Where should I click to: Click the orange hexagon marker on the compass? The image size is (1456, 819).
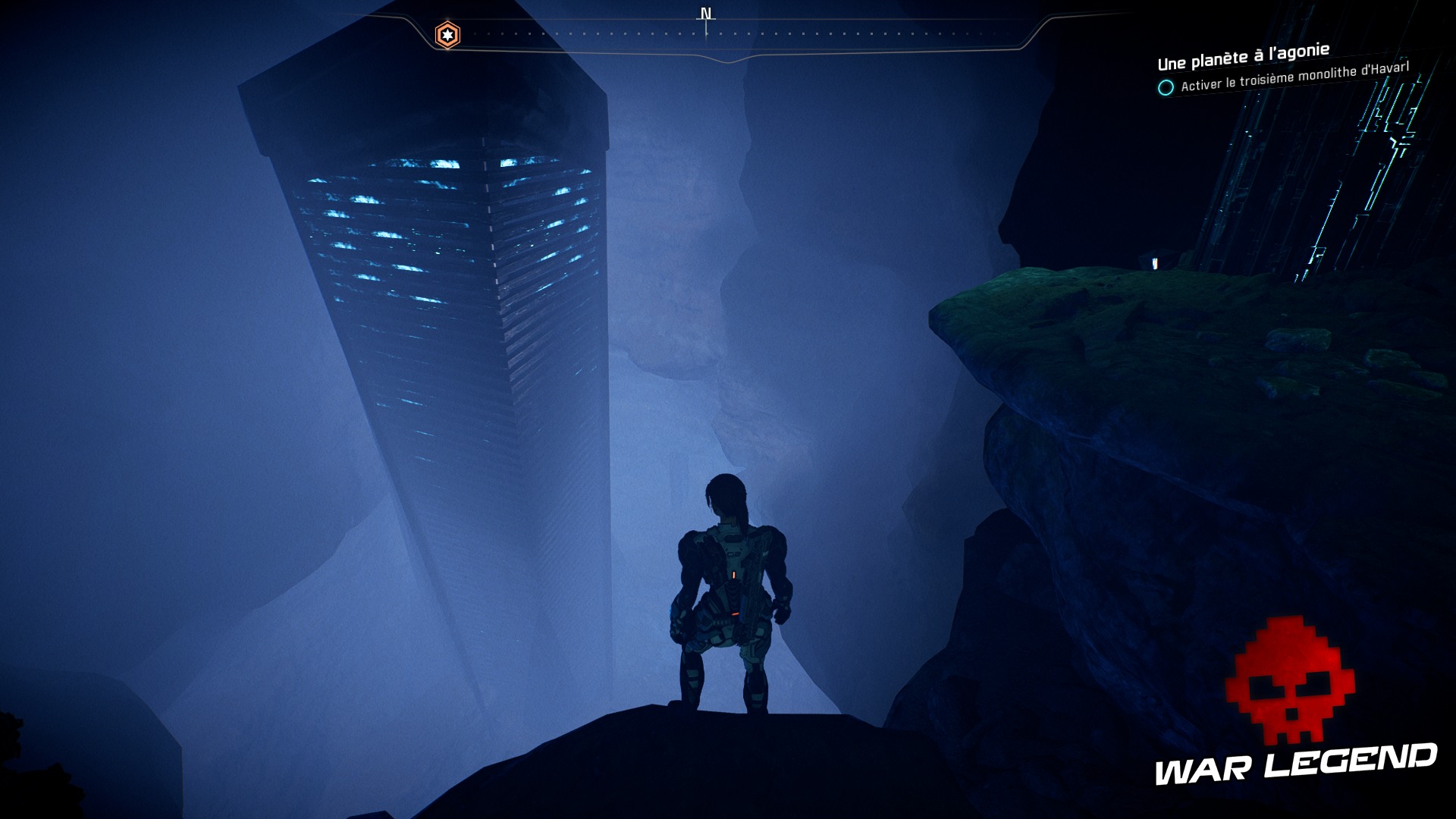[x=447, y=35]
